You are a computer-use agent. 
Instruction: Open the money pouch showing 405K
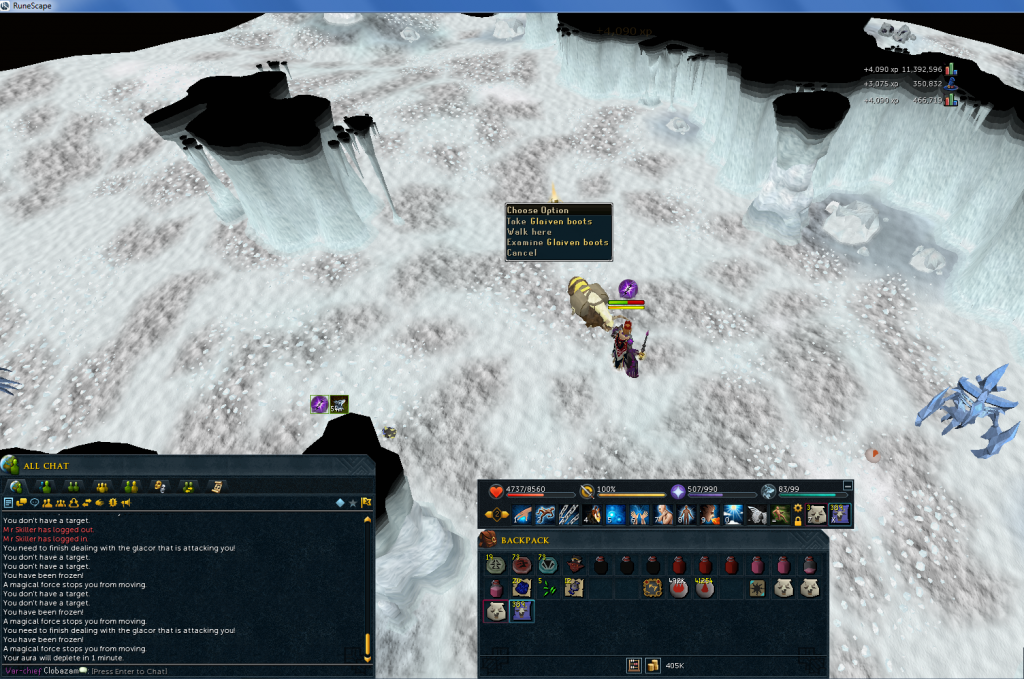pos(652,665)
